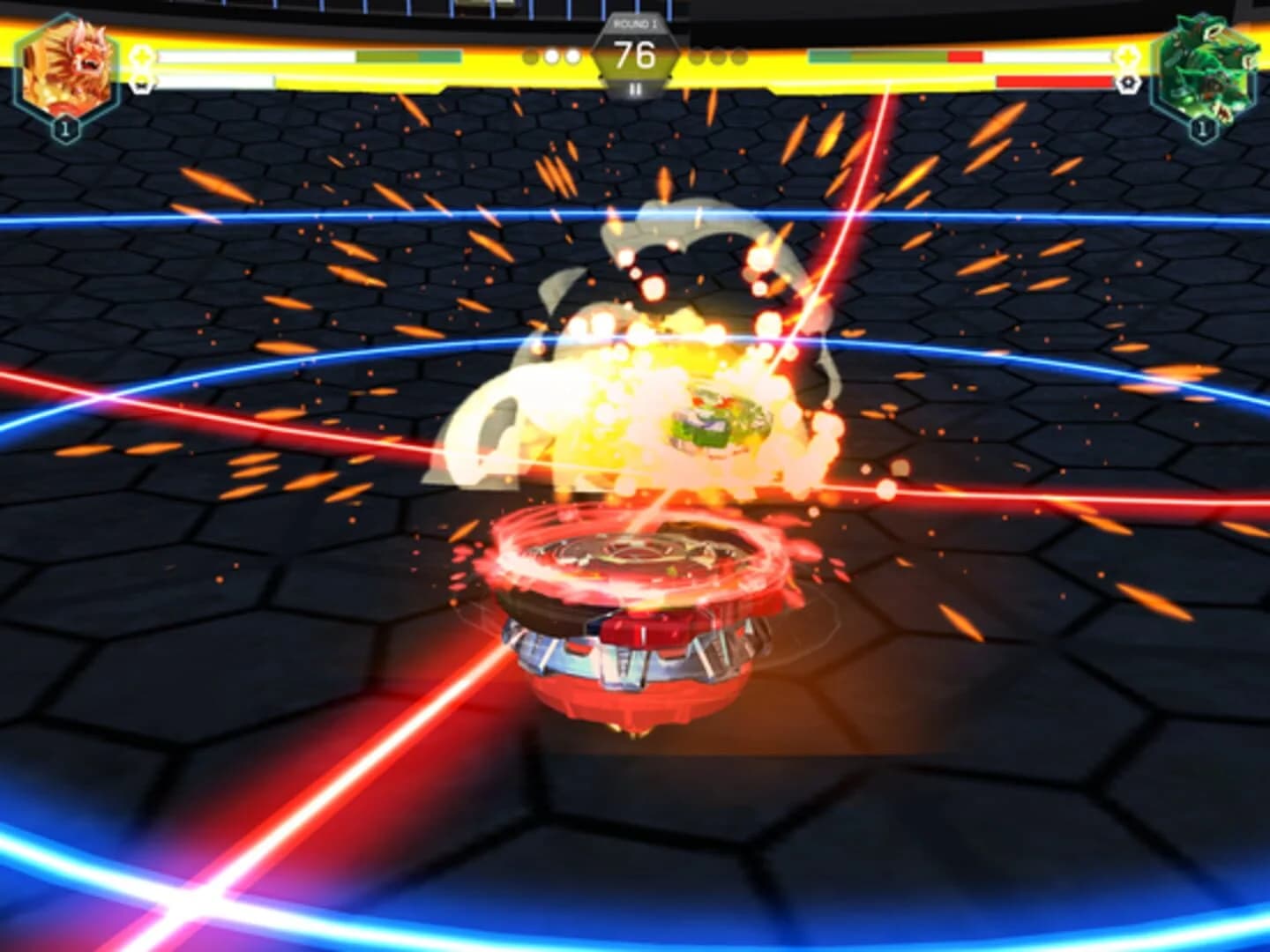Viewport: 1270px width, 952px height.
Task: Toggle the second lit dot left of the timer
Action: click(x=573, y=56)
